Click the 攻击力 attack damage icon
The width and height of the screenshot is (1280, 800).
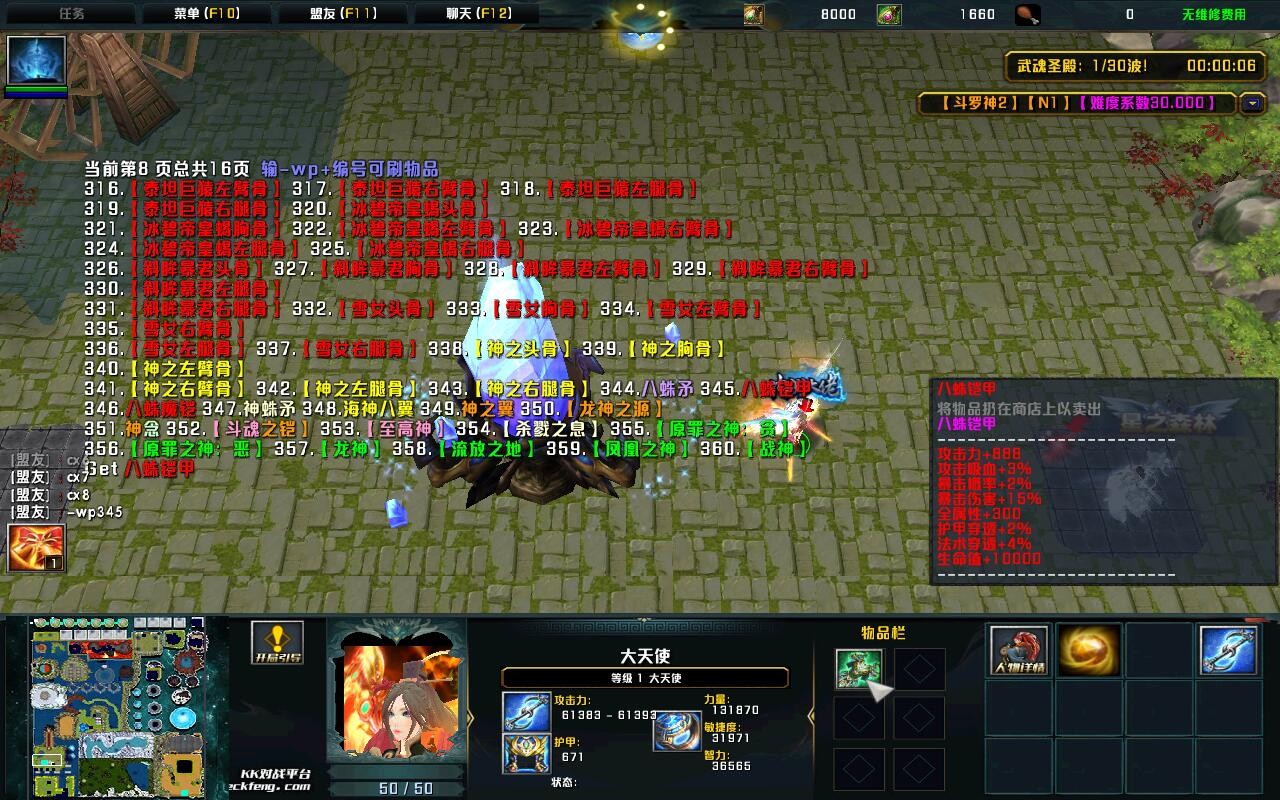(527, 711)
